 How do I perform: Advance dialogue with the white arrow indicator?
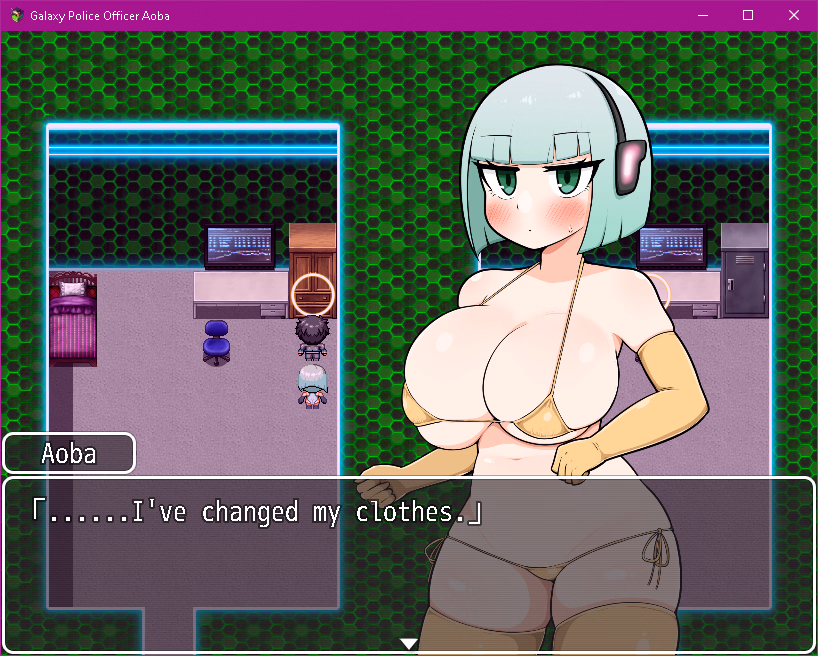[x=408, y=643]
